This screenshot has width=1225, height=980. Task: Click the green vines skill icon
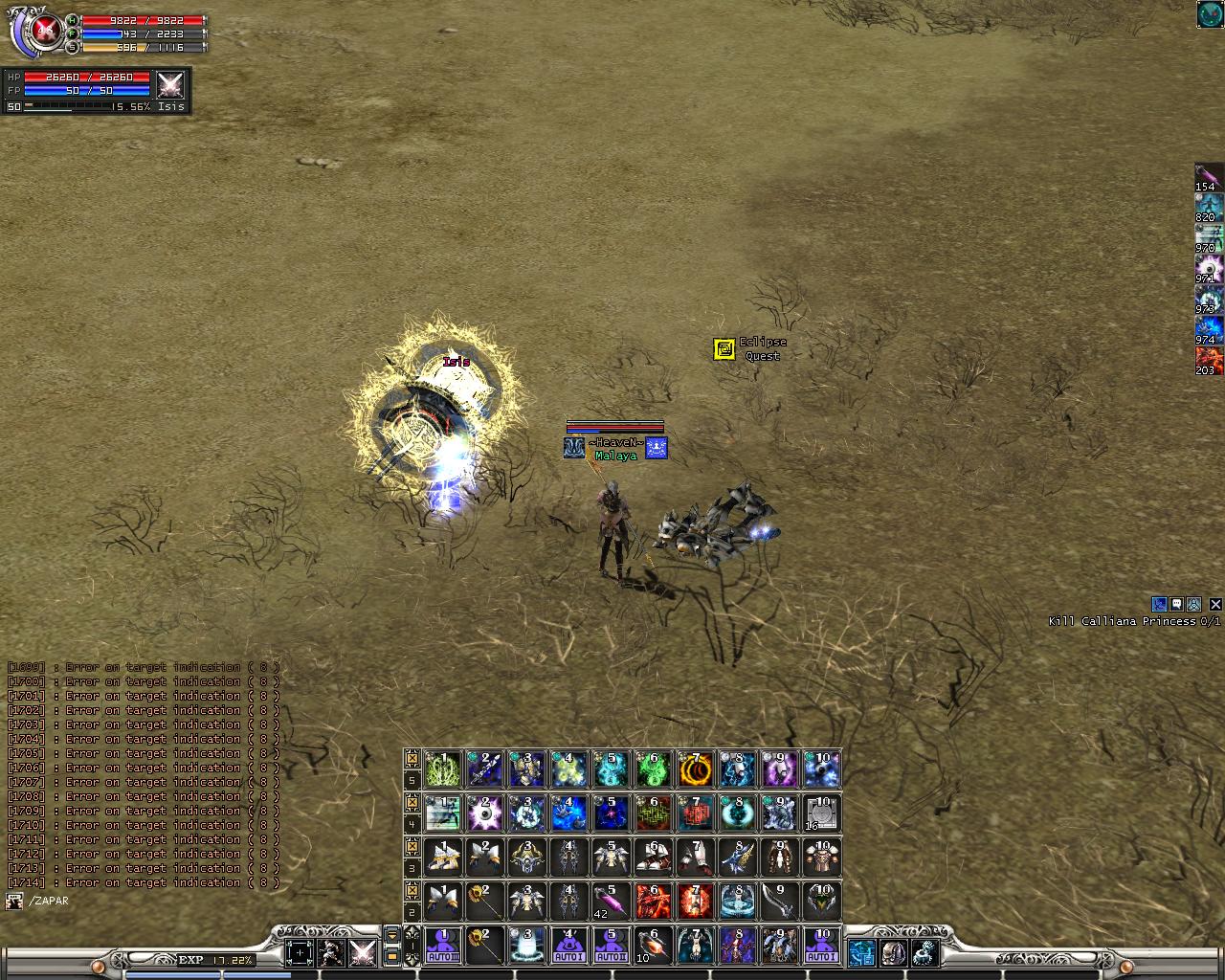pyautogui.click(x=443, y=768)
